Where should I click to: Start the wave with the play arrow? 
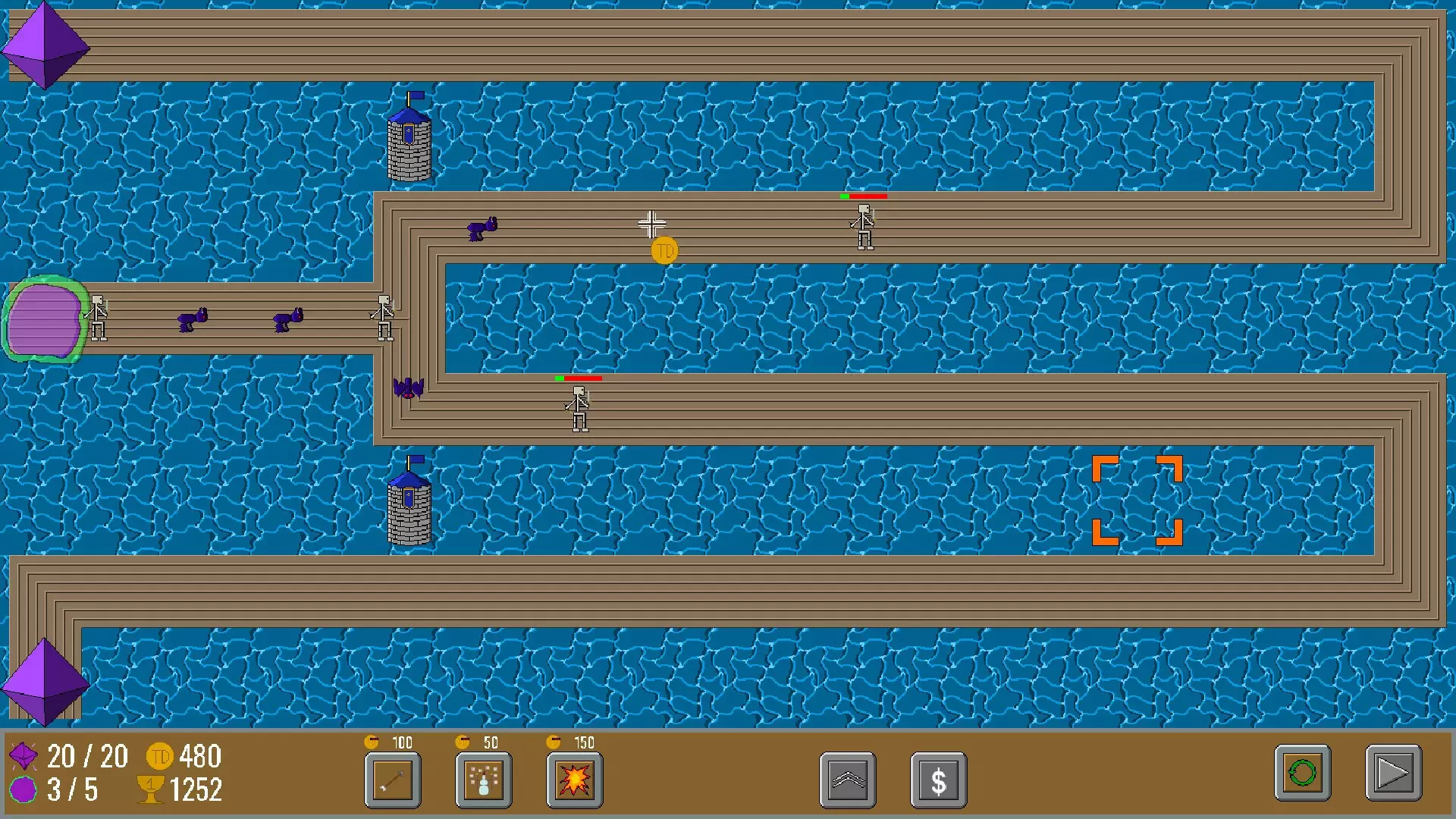point(1393,773)
